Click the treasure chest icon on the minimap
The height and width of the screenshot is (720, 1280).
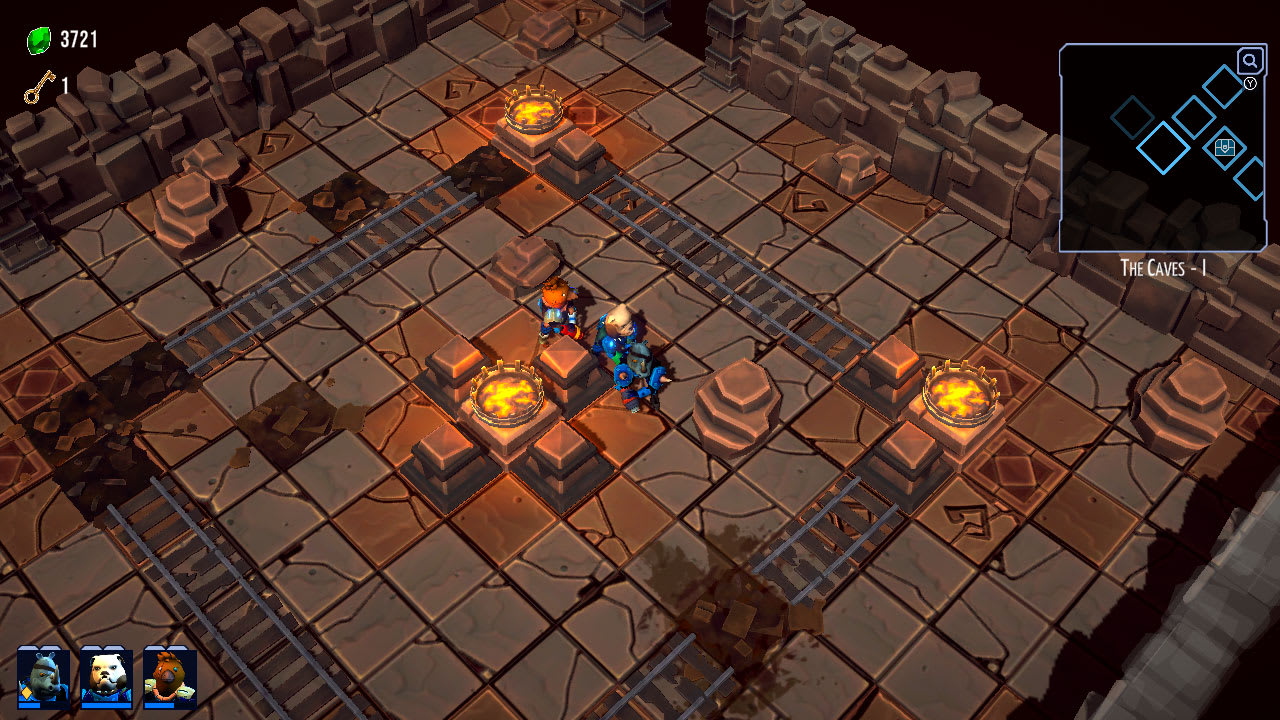point(1224,147)
